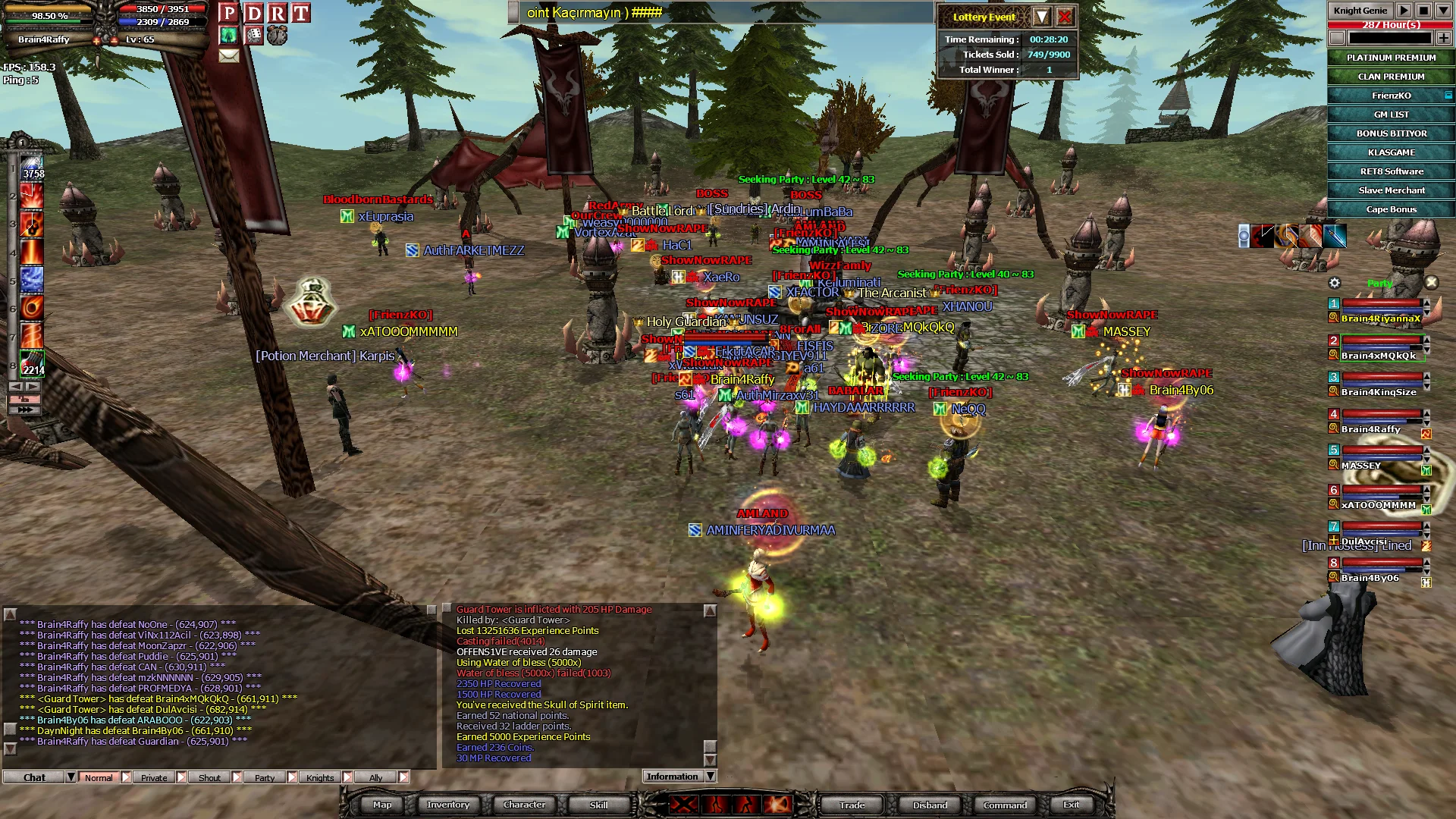Close the Lottery Event panel
This screenshot has width=1456, height=819.
[x=1065, y=17]
